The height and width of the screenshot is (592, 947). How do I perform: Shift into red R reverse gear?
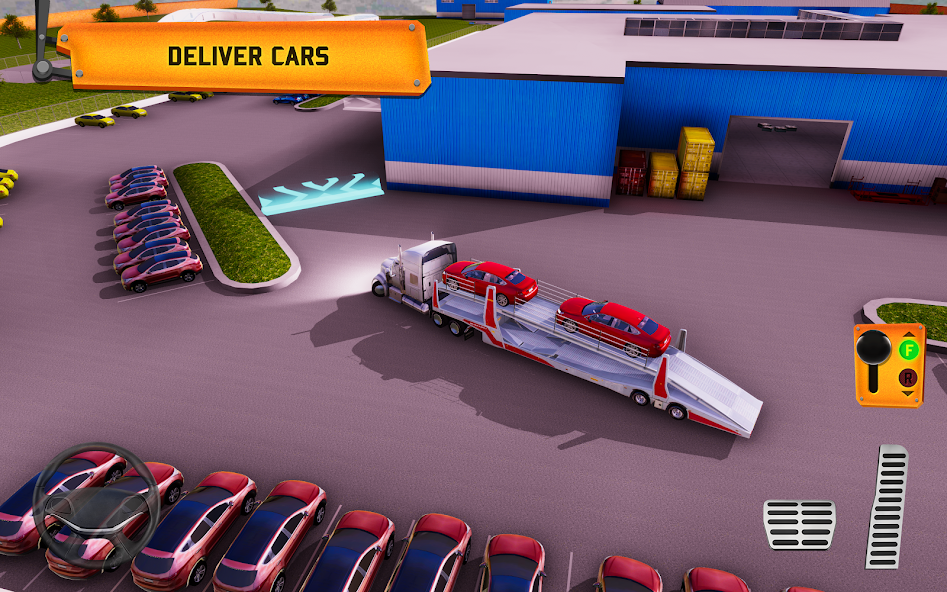click(x=908, y=377)
